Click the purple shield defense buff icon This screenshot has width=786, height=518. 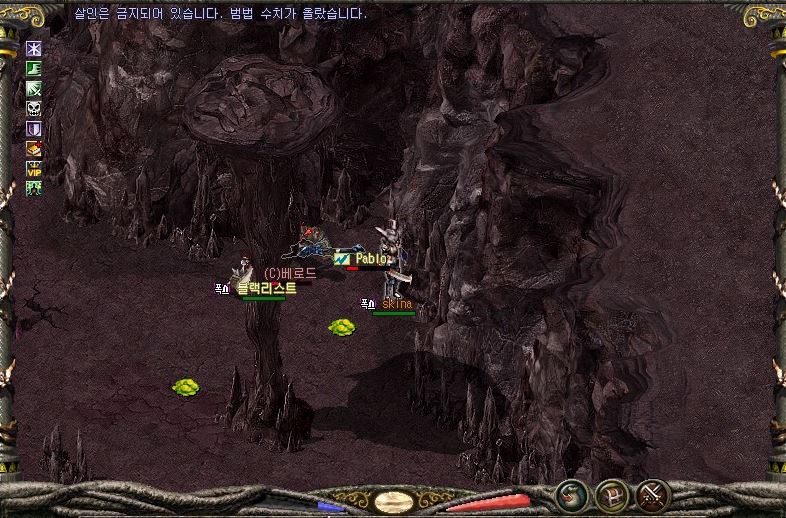34,129
